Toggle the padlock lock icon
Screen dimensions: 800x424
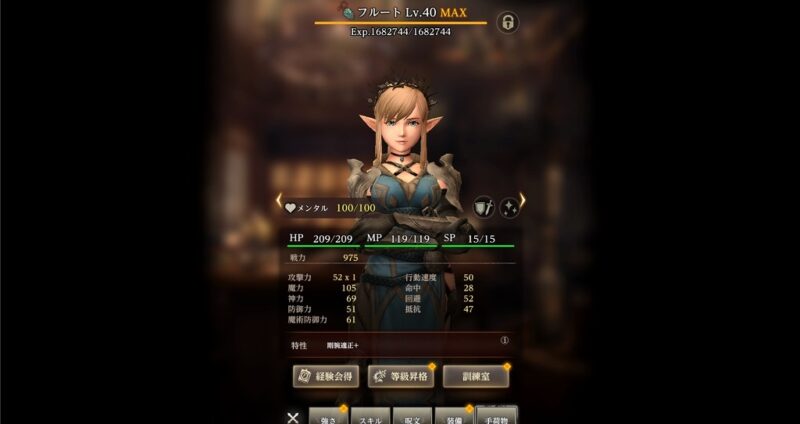click(507, 22)
